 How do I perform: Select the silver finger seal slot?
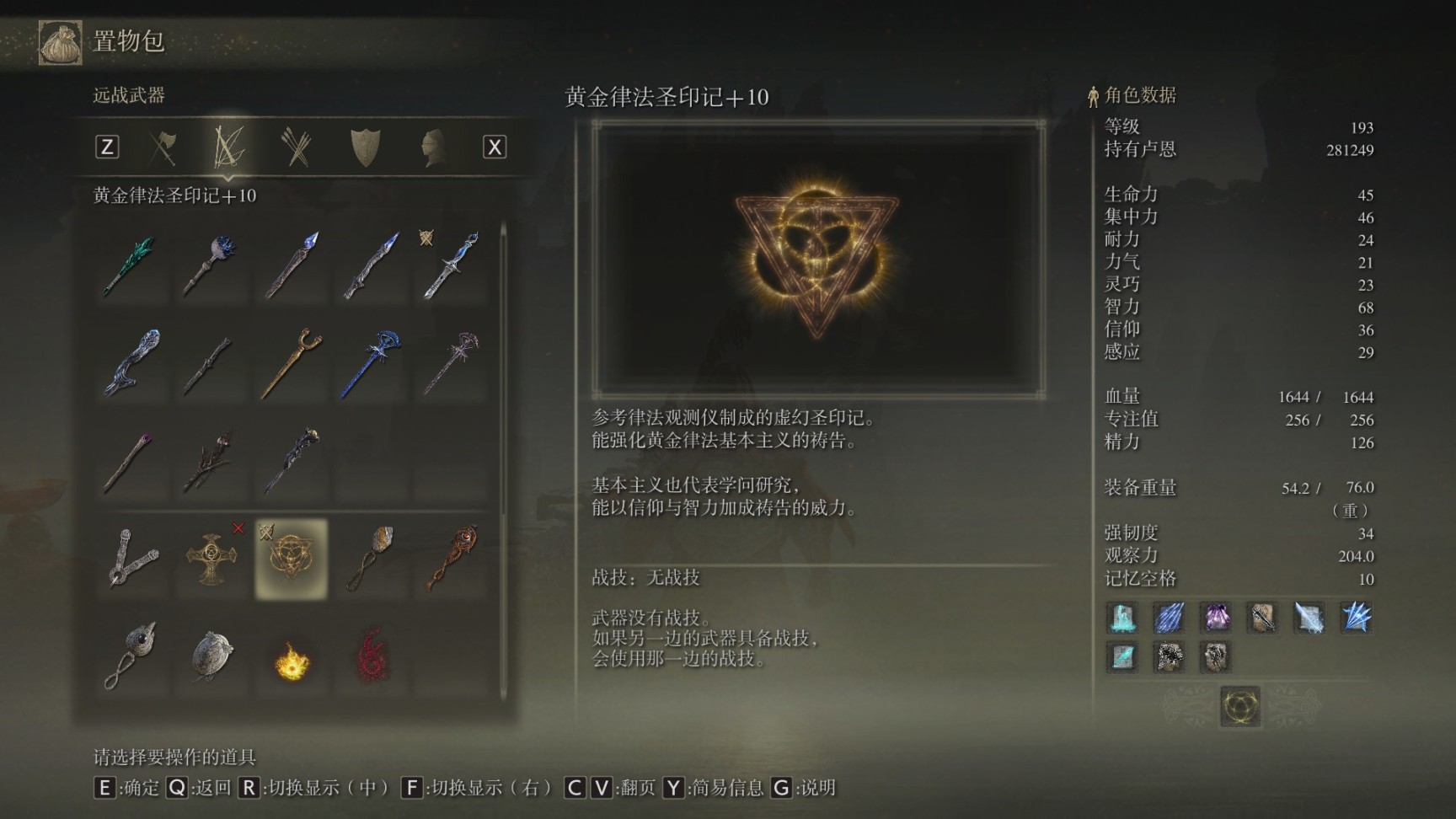tap(131, 558)
